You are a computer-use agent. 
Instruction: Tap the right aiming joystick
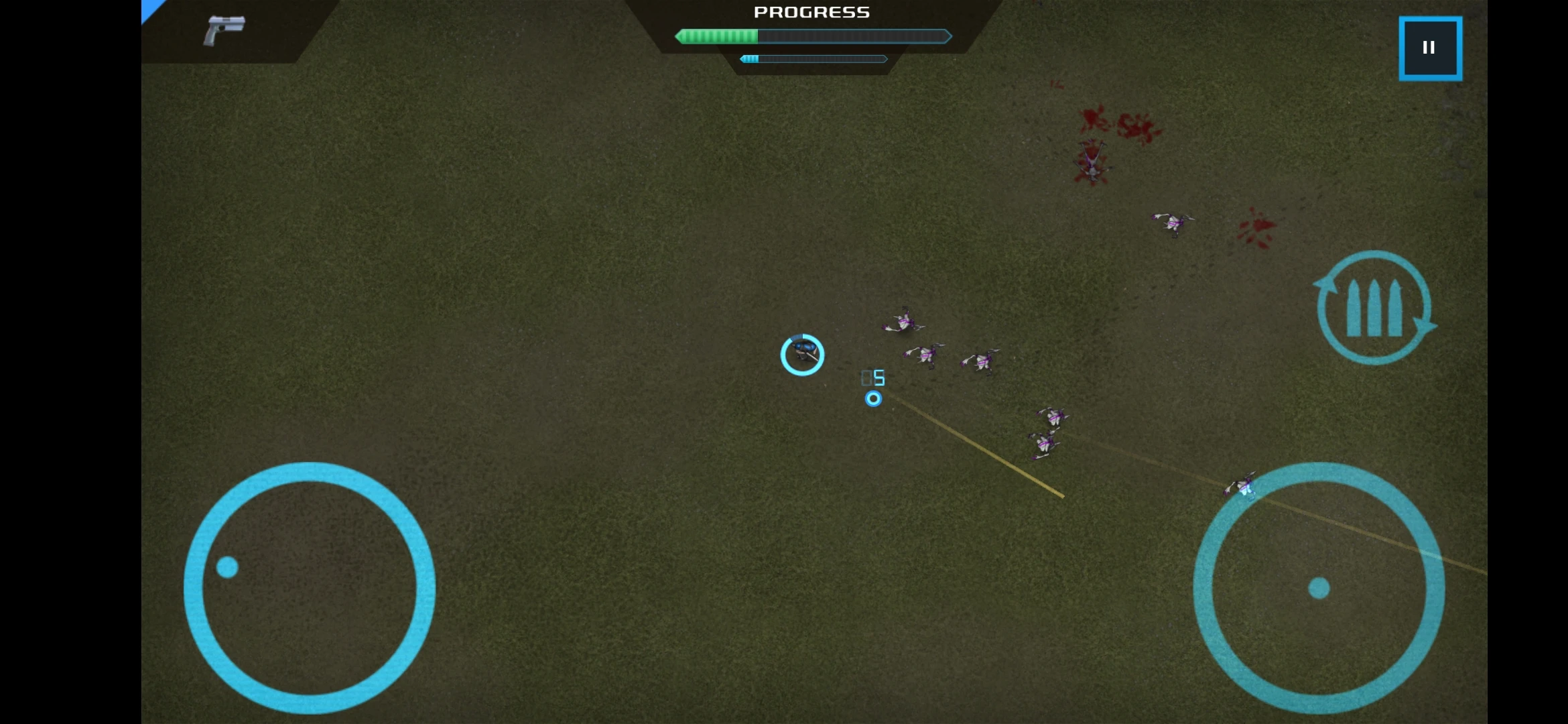[x=1319, y=587]
